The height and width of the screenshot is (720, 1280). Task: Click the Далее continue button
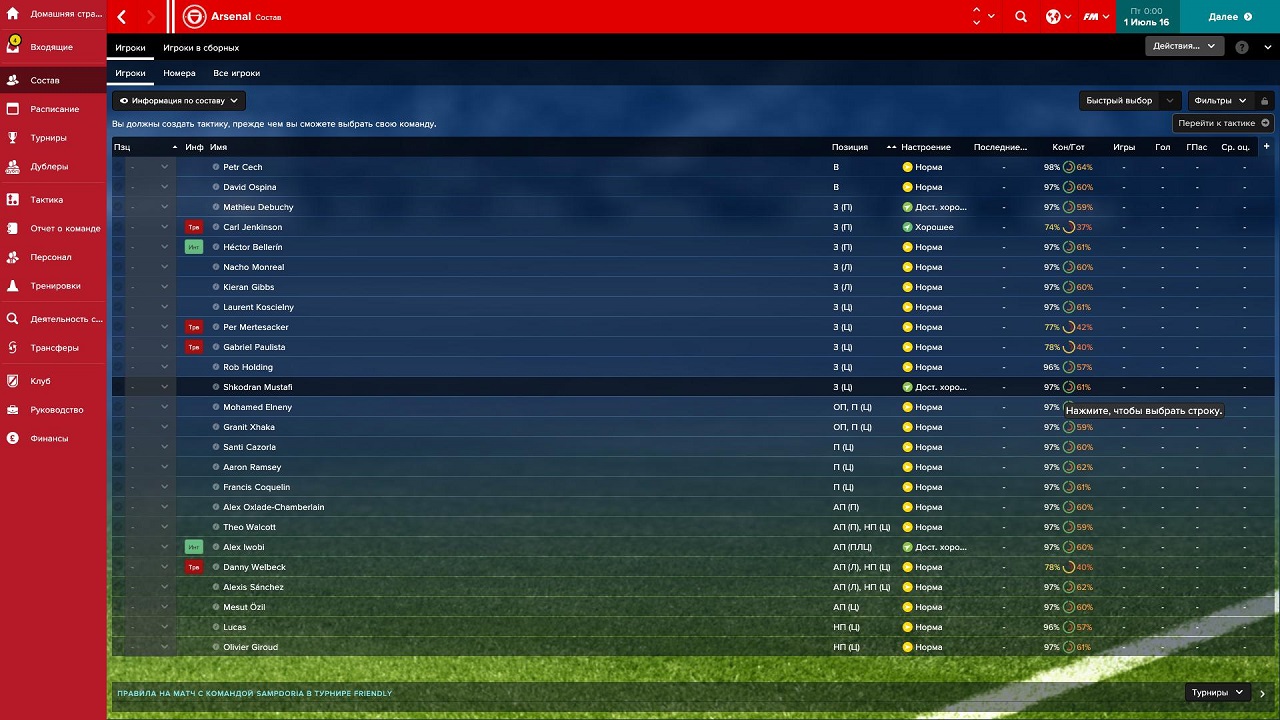1229,16
